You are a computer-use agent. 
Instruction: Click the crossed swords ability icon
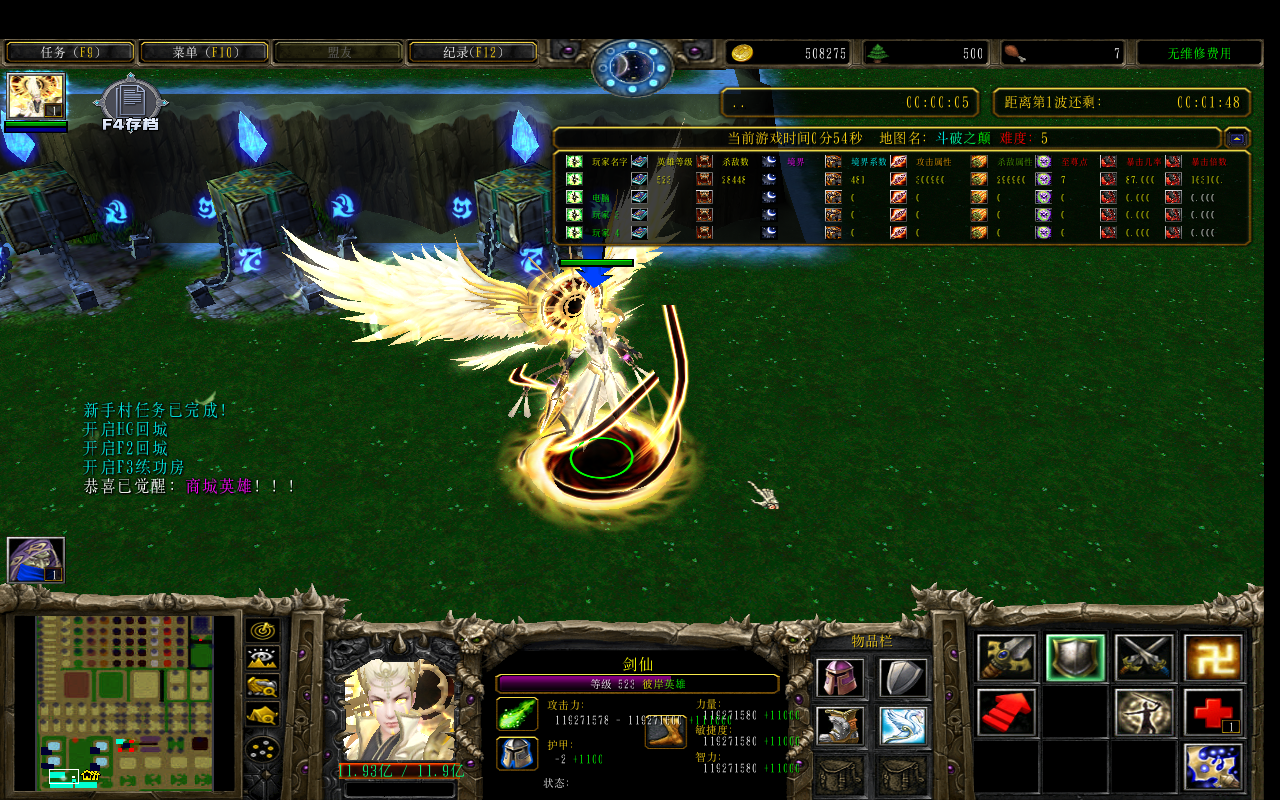coord(1144,658)
